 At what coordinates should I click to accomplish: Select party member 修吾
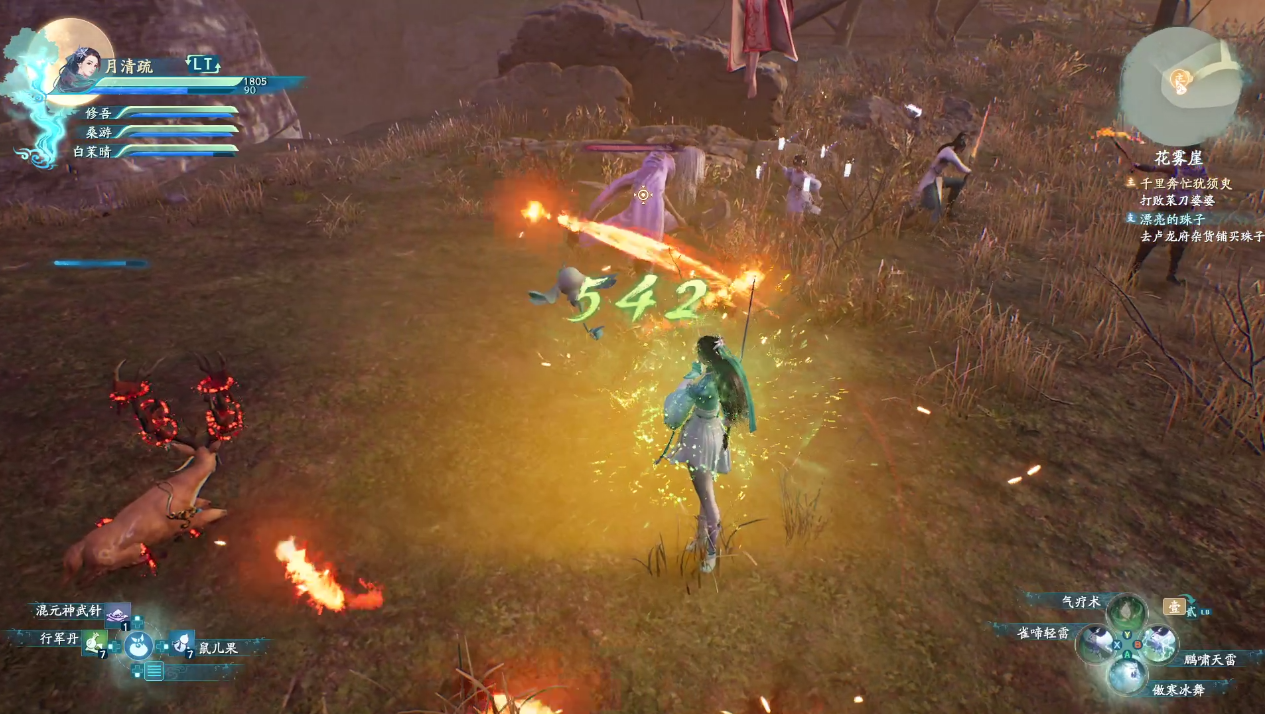point(99,114)
